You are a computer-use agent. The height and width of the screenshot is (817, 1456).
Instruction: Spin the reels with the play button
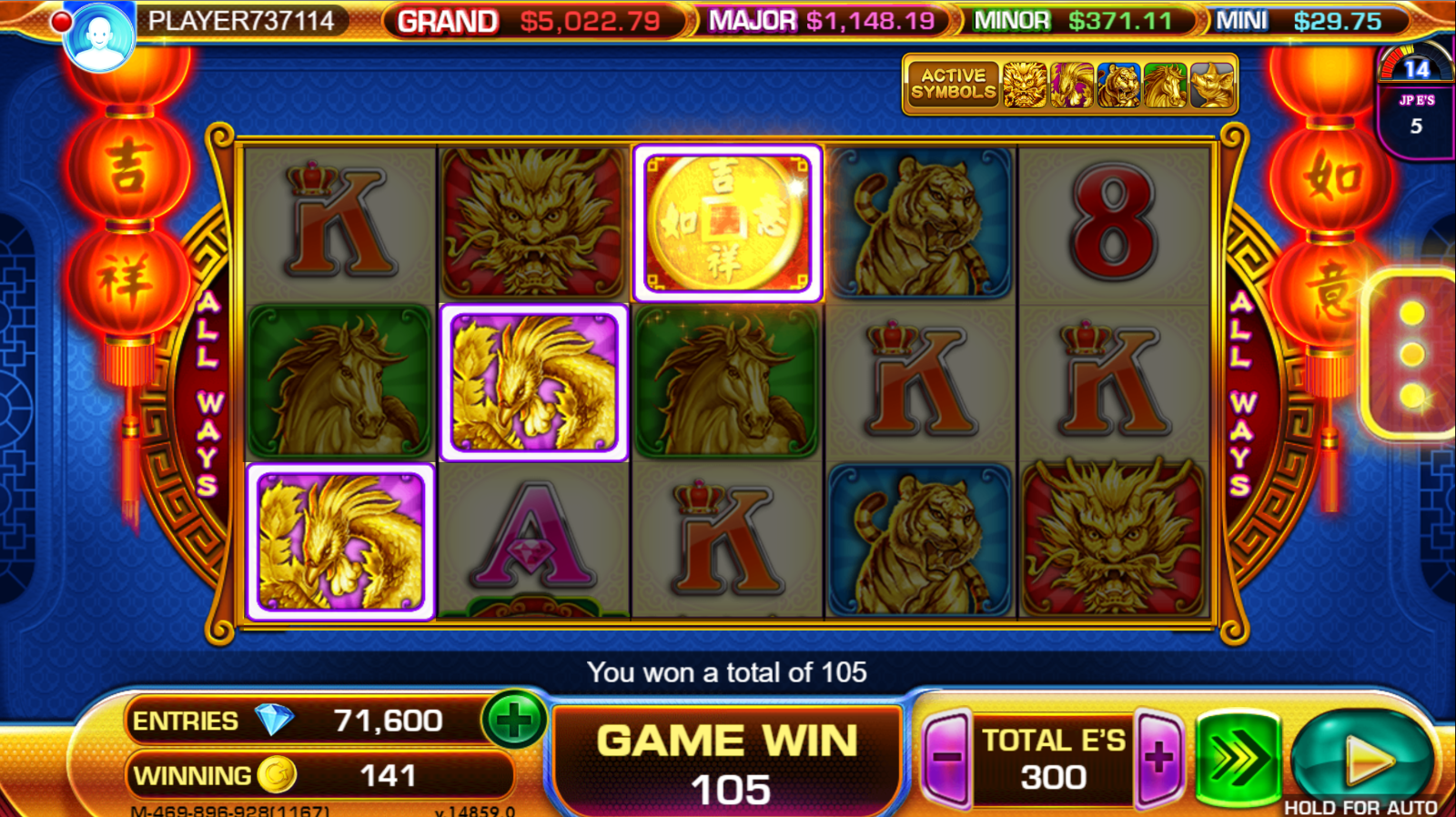point(1362,757)
